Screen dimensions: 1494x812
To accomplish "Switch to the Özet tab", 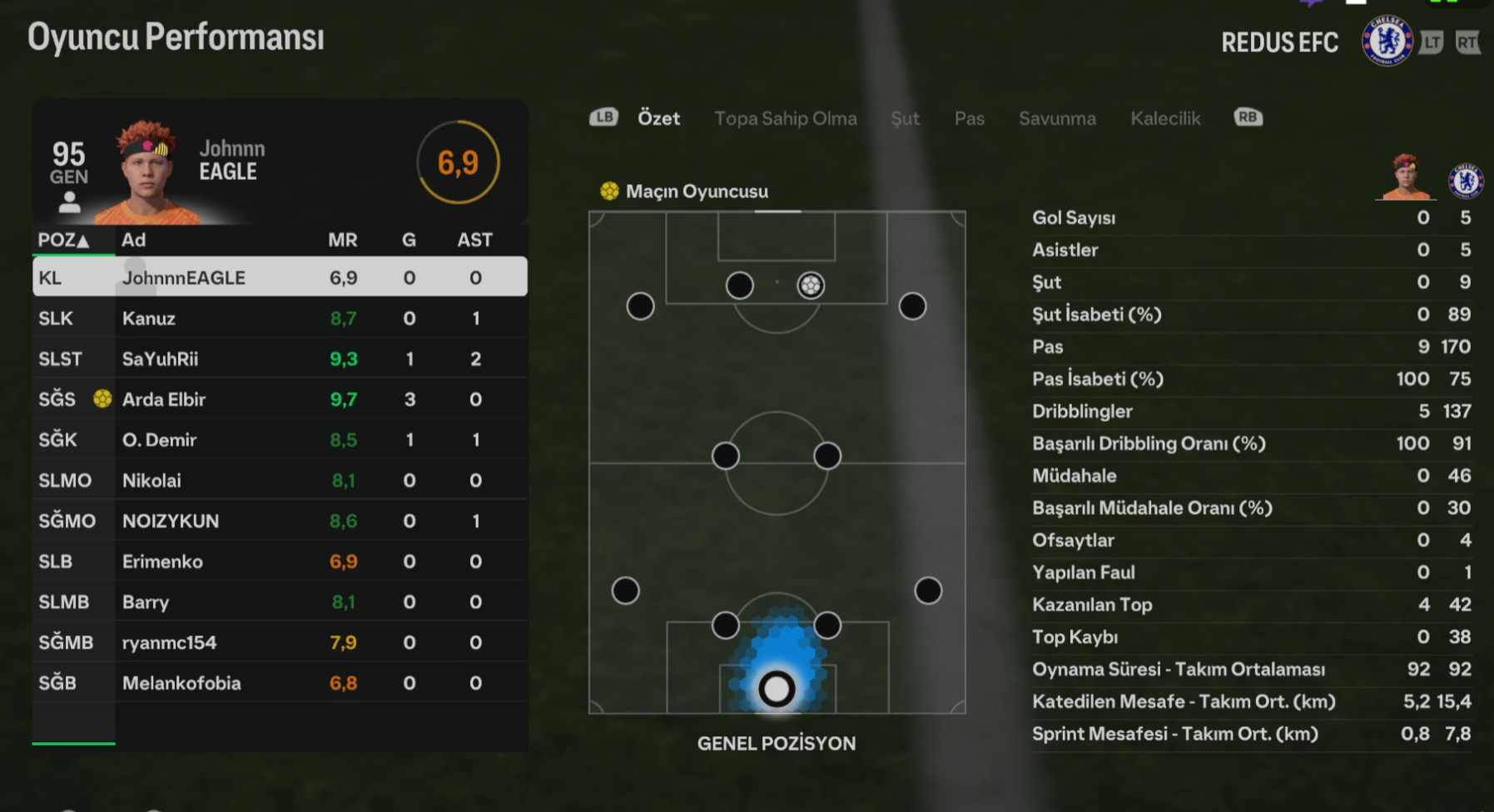I will tap(658, 118).
